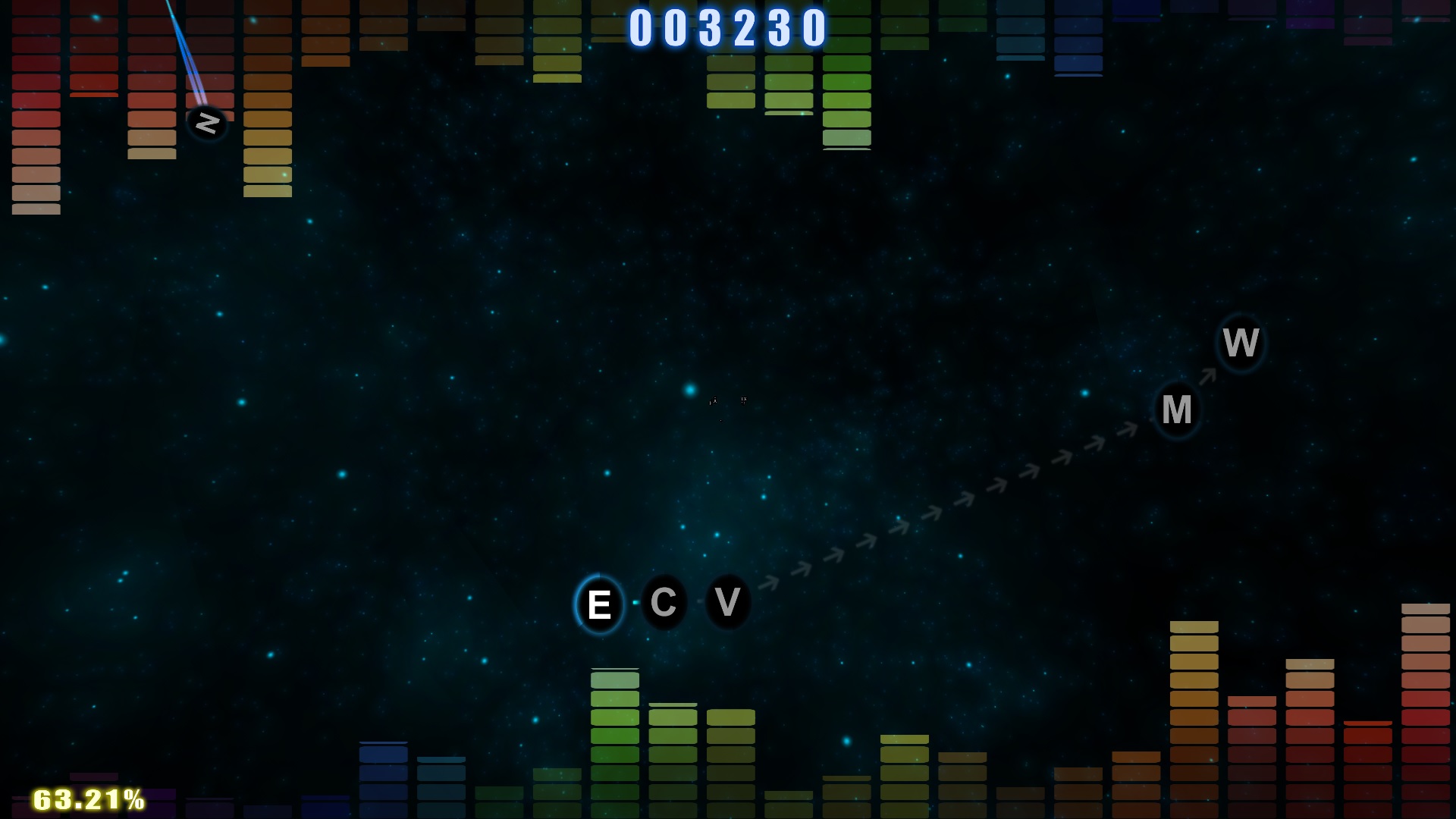
Task: Click the blue equalizer bars in the top-right corner
Action: click(x=1077, y=38)
